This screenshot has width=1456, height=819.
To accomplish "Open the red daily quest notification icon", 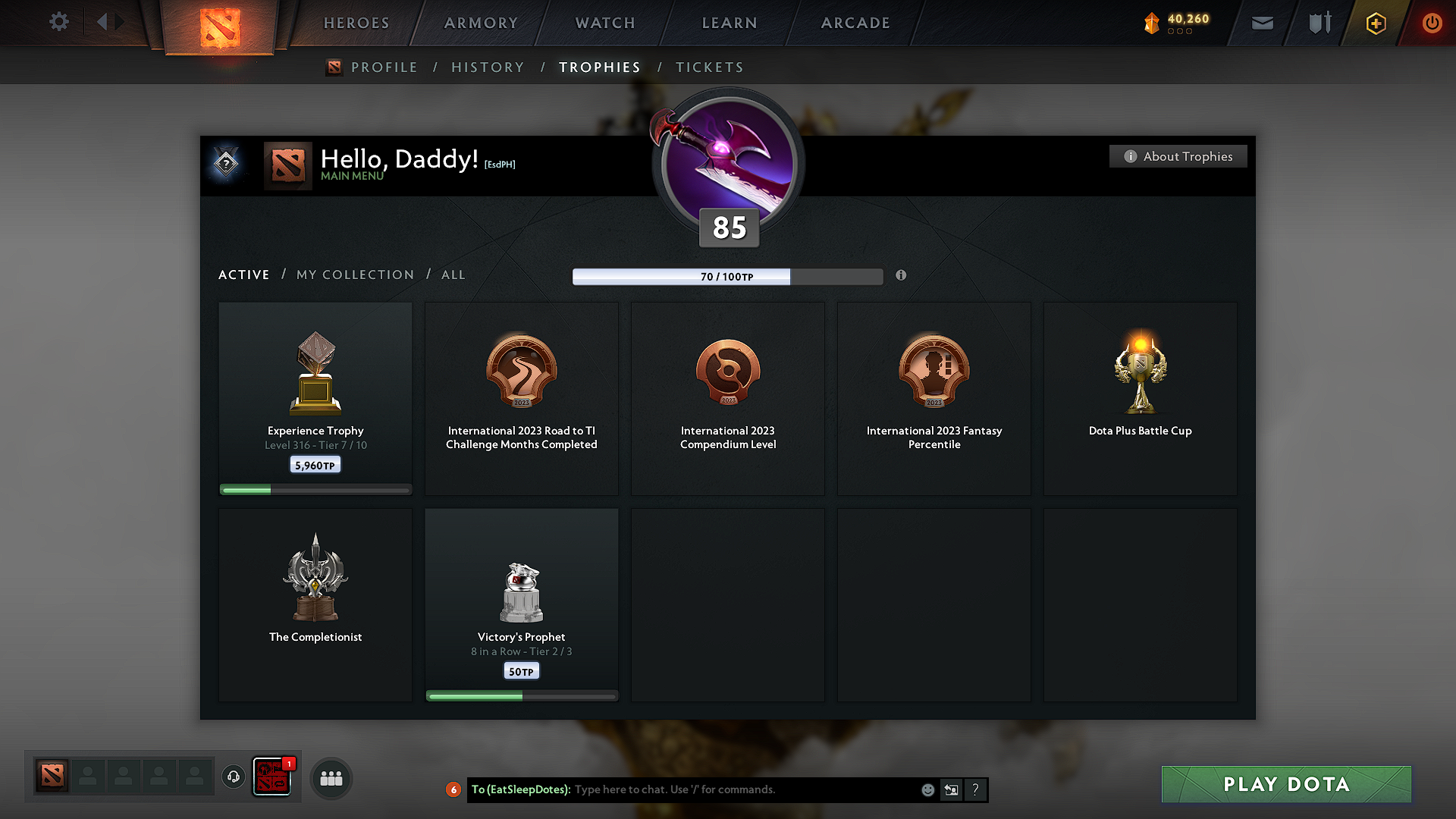I will pyautogui.click(x=273, y=777).
